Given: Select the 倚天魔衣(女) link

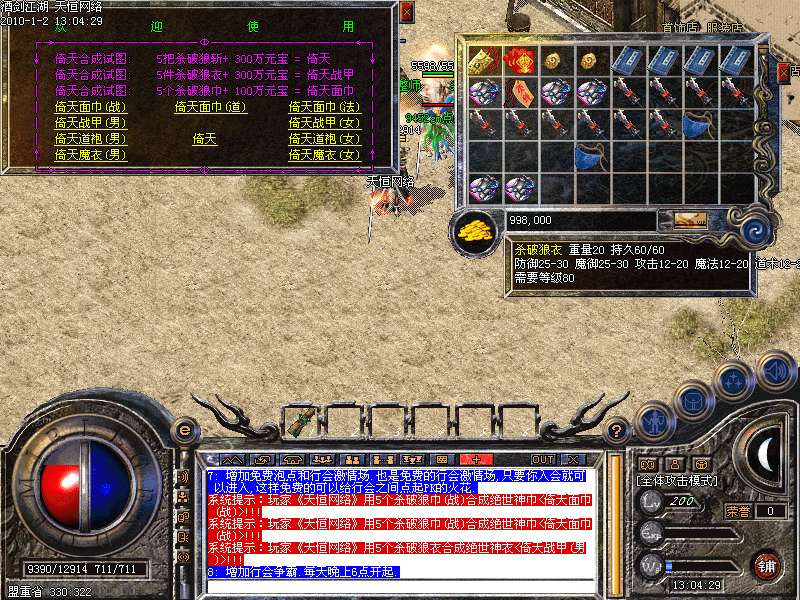Looking at the screenshot, I should tap(324, 155).
